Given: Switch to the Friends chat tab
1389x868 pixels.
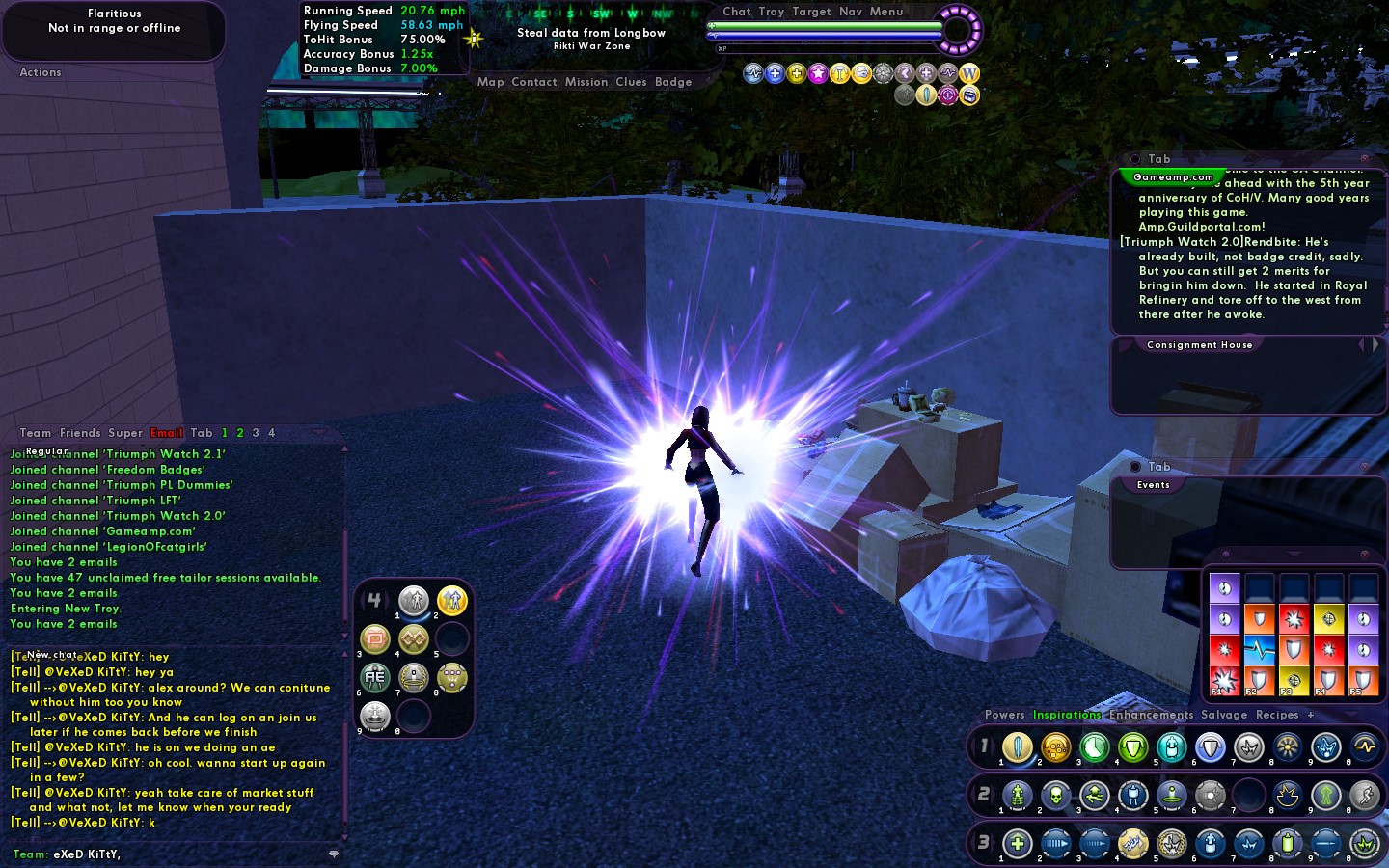Looking at the screenshot, I should [x=80, y=433].
